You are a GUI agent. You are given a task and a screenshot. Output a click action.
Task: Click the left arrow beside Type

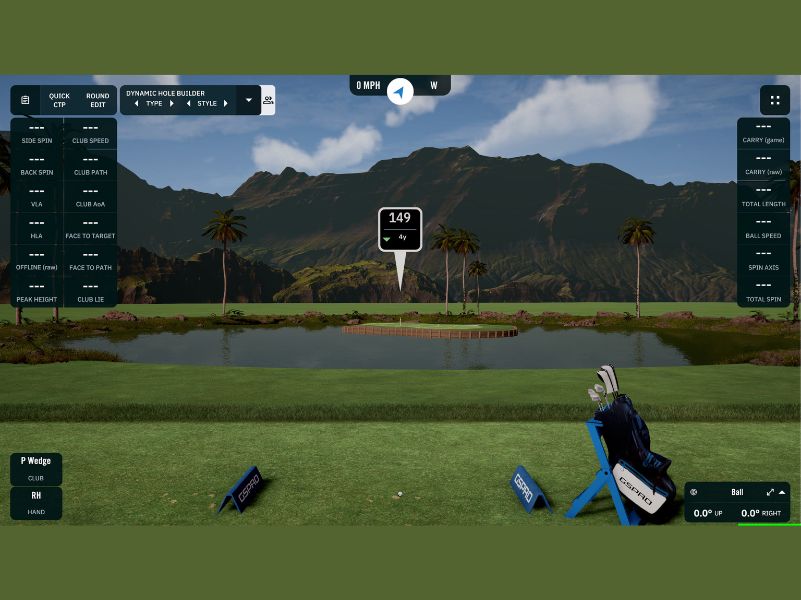(x=137, y=104)
